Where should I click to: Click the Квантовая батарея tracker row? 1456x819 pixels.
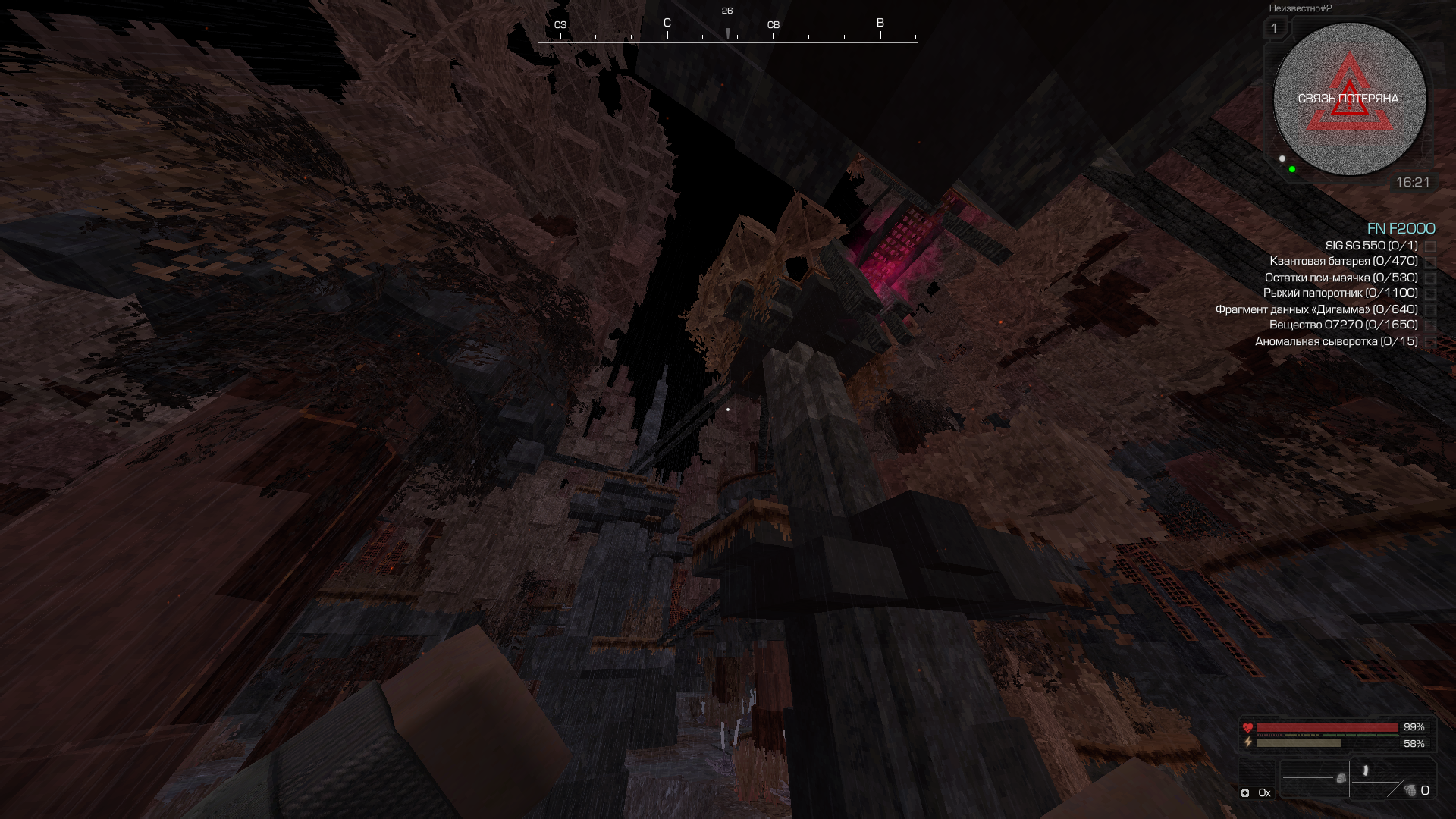coord(1343,262)
